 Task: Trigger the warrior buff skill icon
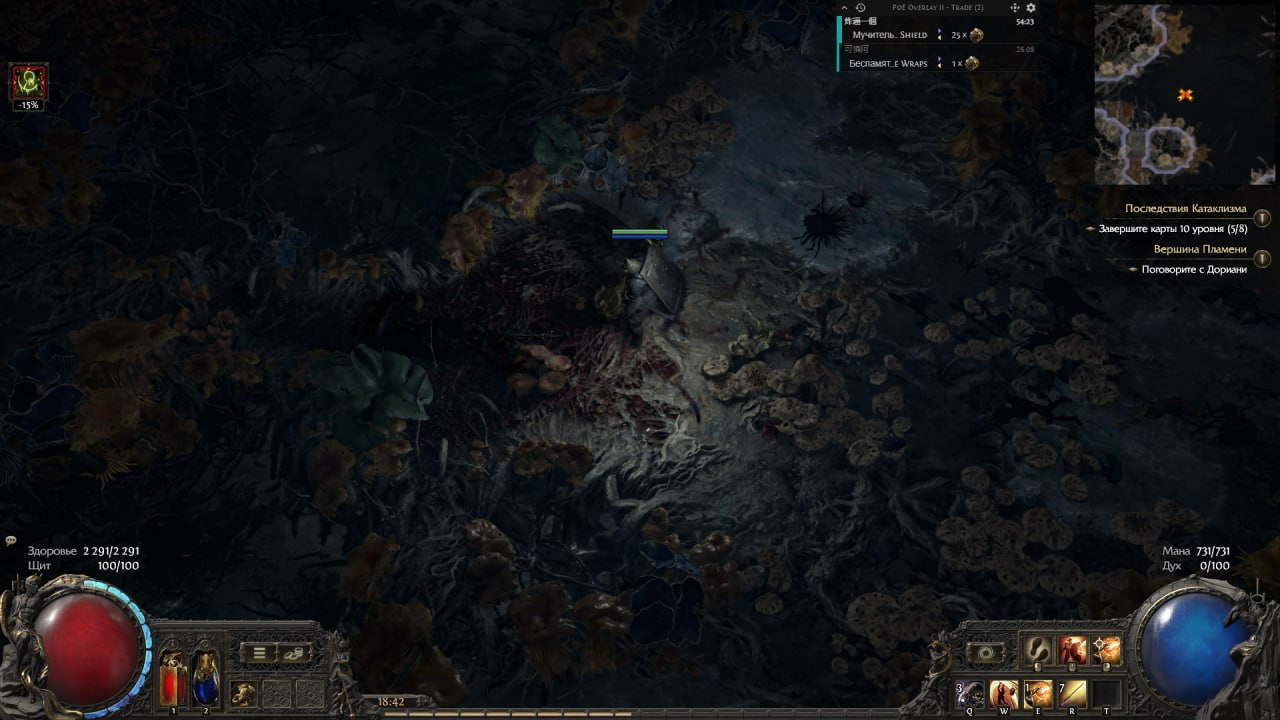click(x=1072, y=650)
